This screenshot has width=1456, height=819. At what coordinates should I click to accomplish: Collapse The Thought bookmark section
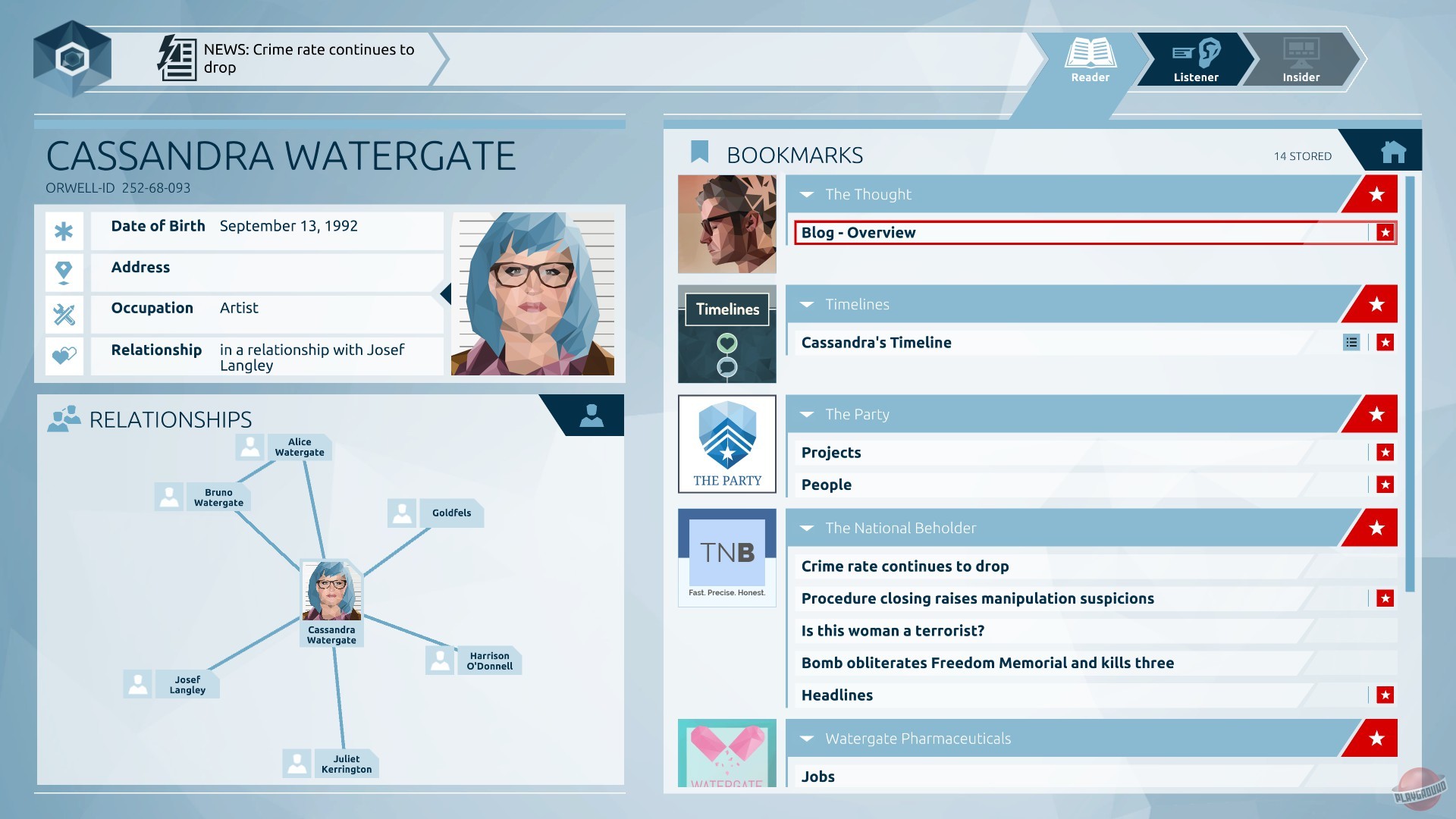point(807,194)
